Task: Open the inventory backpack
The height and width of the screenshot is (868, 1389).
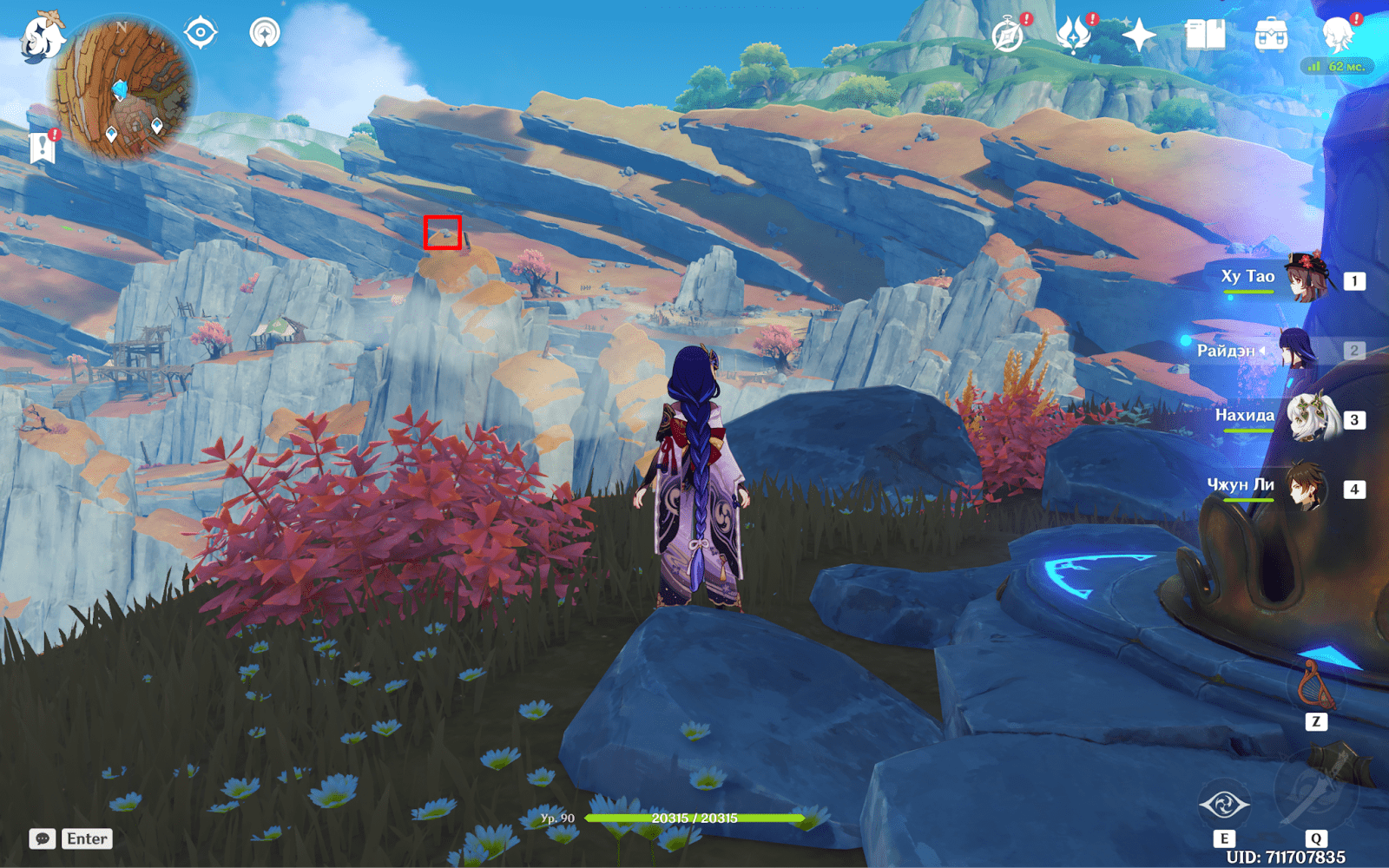Action: (1271, 36)
